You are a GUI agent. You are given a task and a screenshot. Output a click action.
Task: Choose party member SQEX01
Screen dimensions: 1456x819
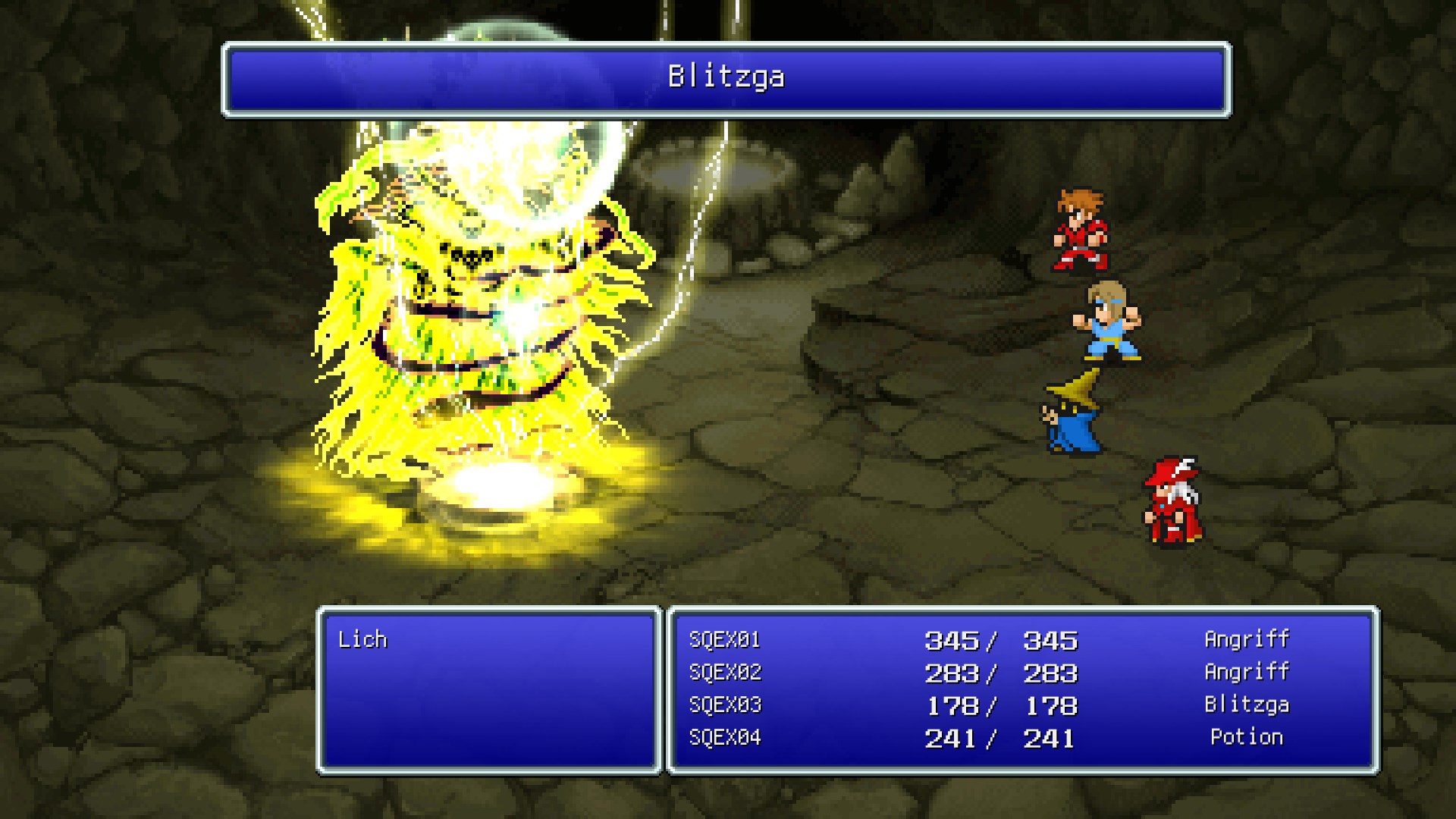click(724, 639)
